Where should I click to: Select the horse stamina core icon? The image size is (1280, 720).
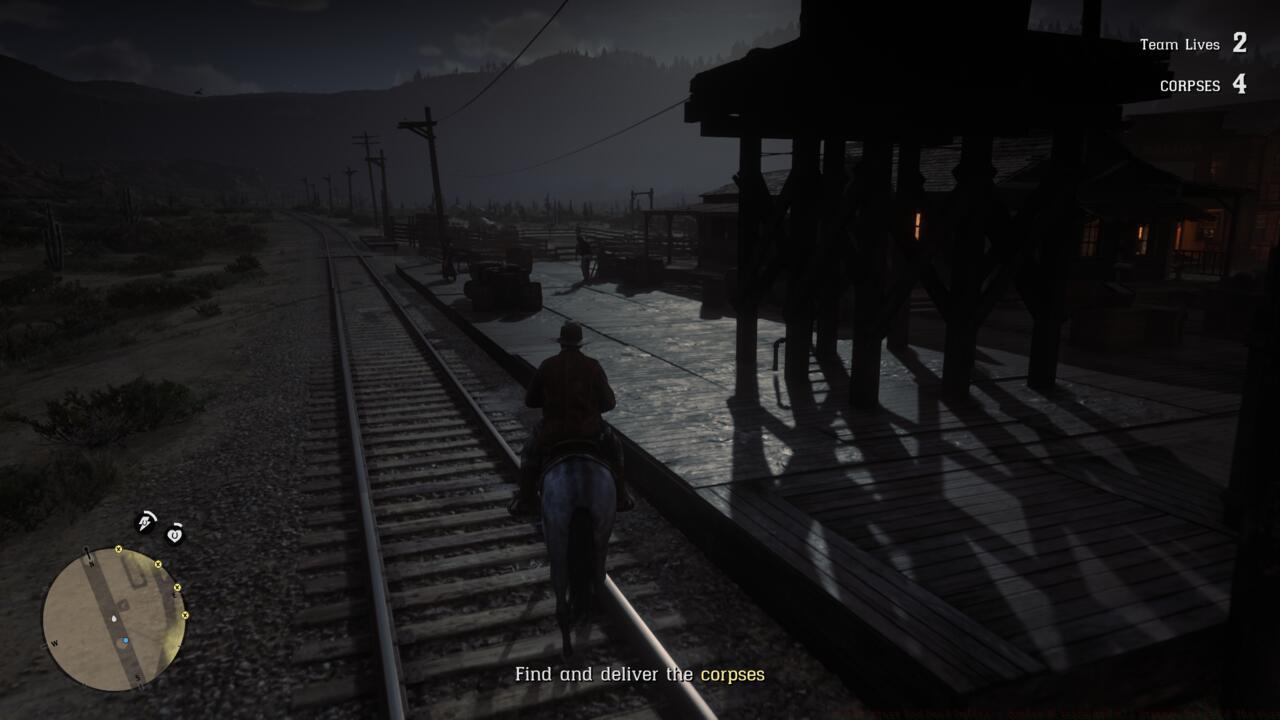pyautogui.click(x=175, y=535)
